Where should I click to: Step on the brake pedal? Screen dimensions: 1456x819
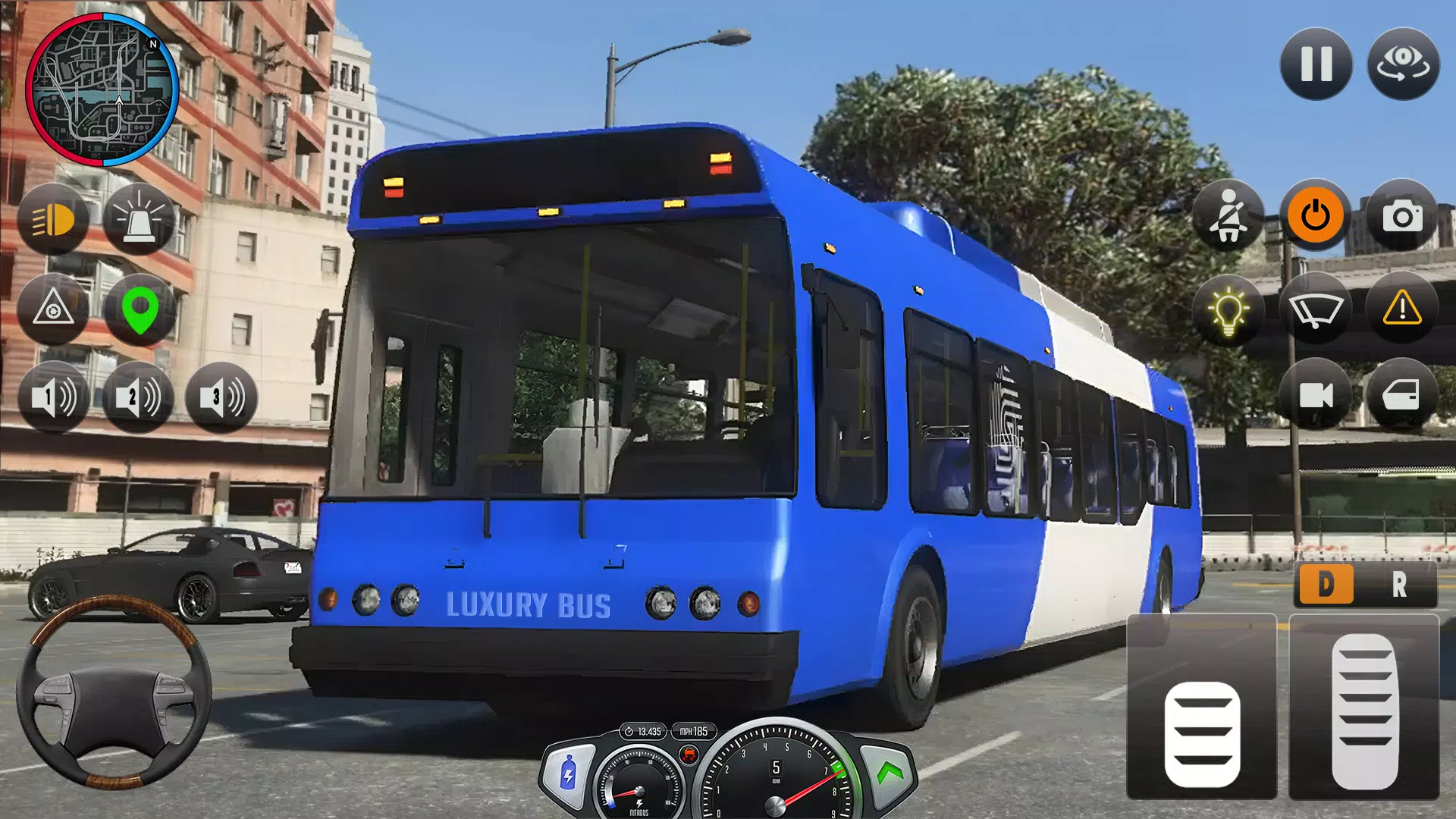coord(1202,732)
